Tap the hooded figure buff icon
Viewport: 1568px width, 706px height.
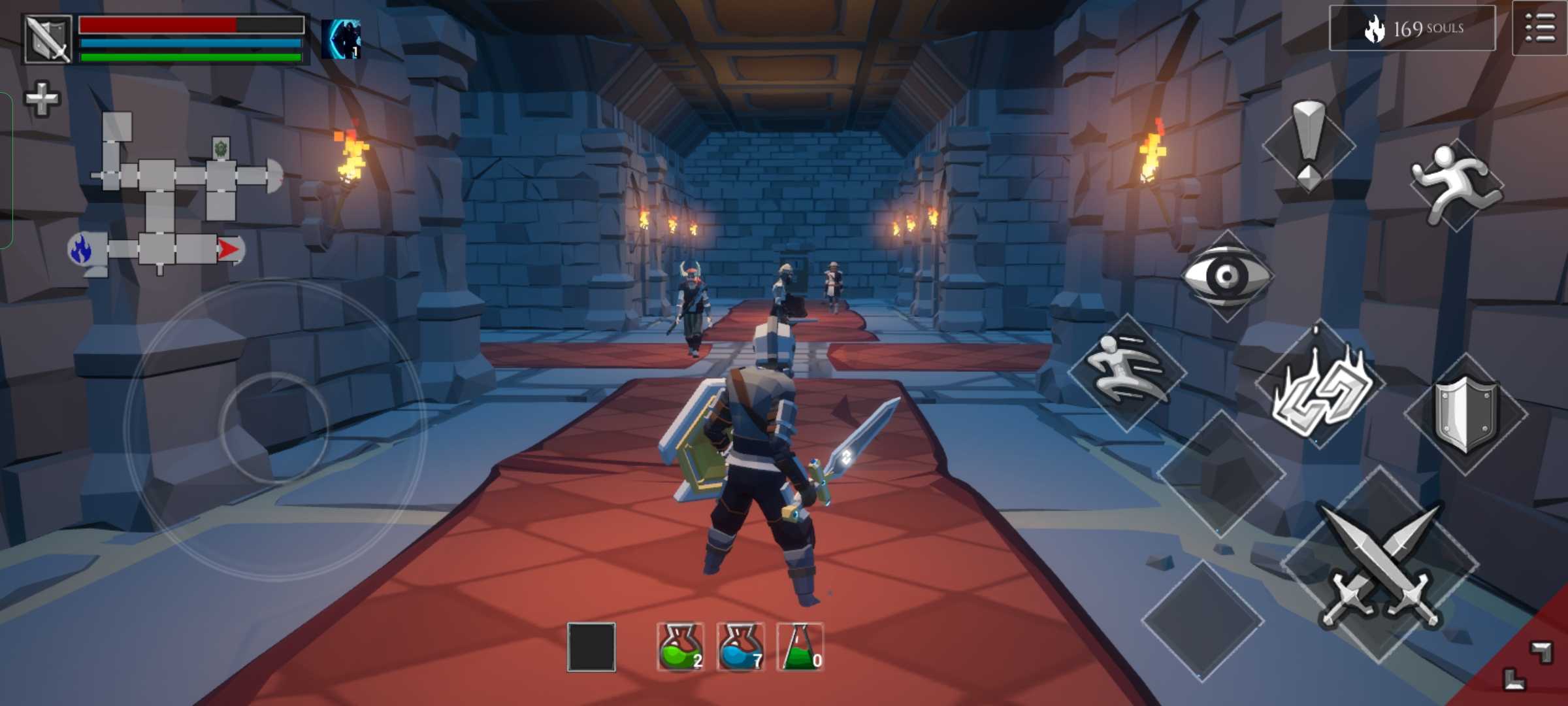(x=341, y=39)
